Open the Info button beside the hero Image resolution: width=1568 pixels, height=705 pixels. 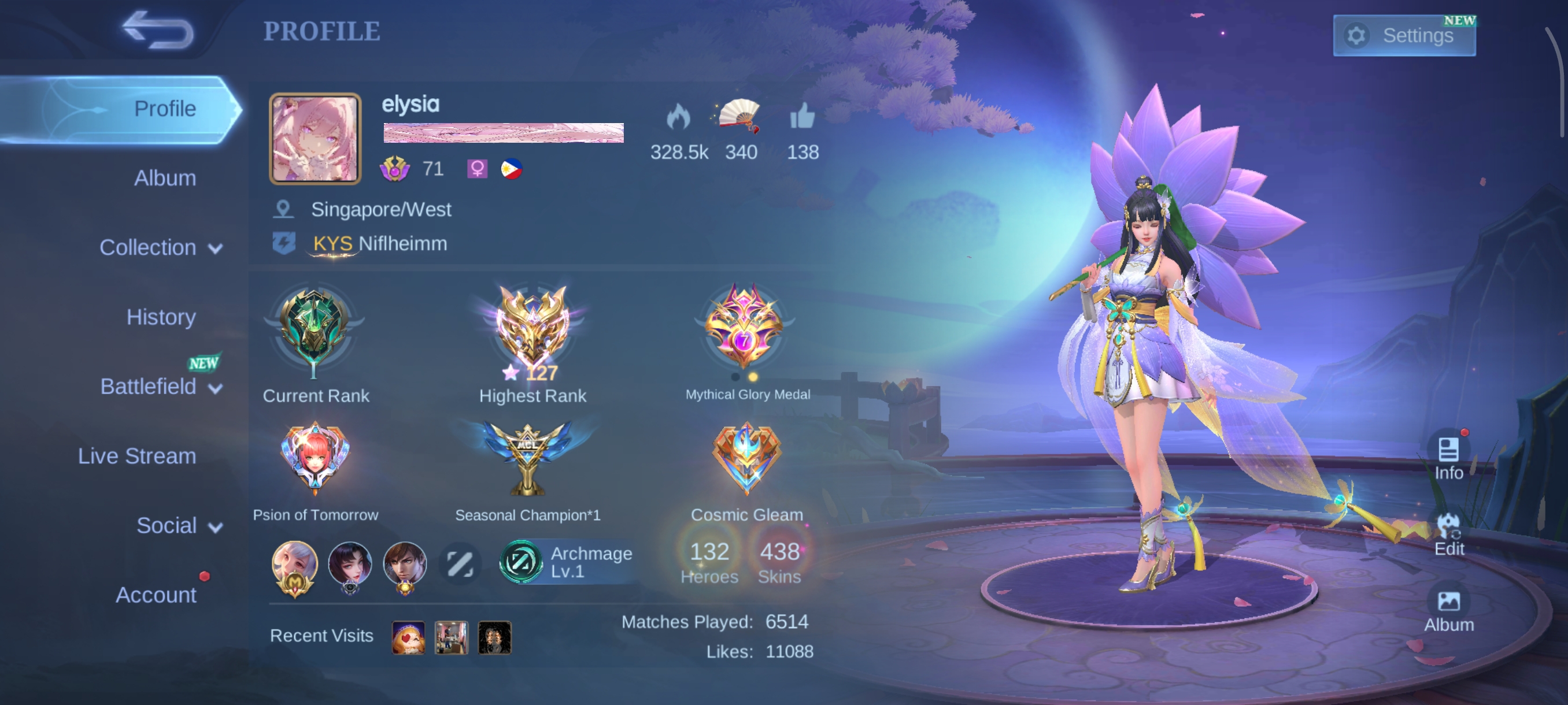click(x=1448, y=458)
